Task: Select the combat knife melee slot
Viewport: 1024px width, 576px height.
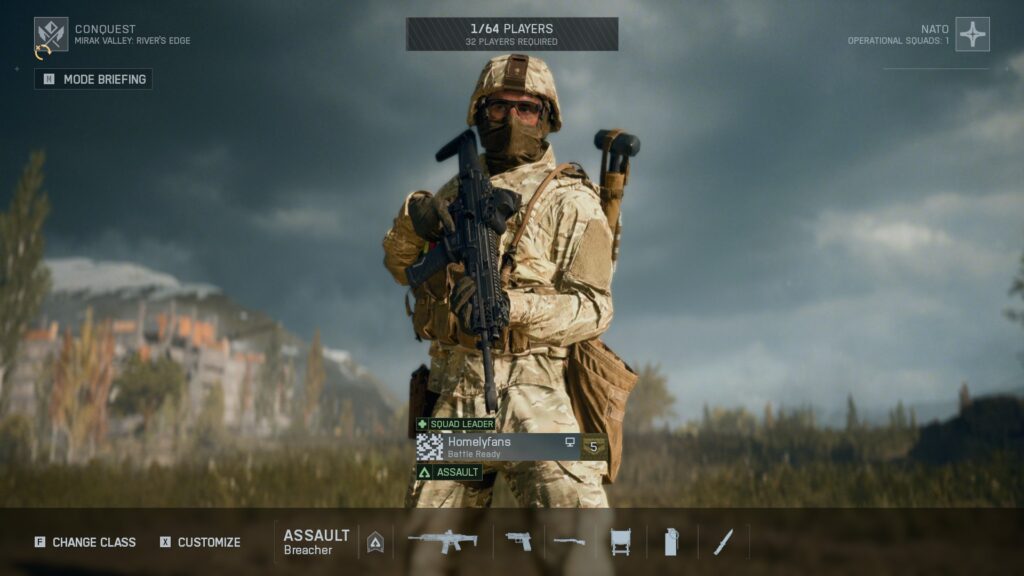Action: tap(723, 541)
